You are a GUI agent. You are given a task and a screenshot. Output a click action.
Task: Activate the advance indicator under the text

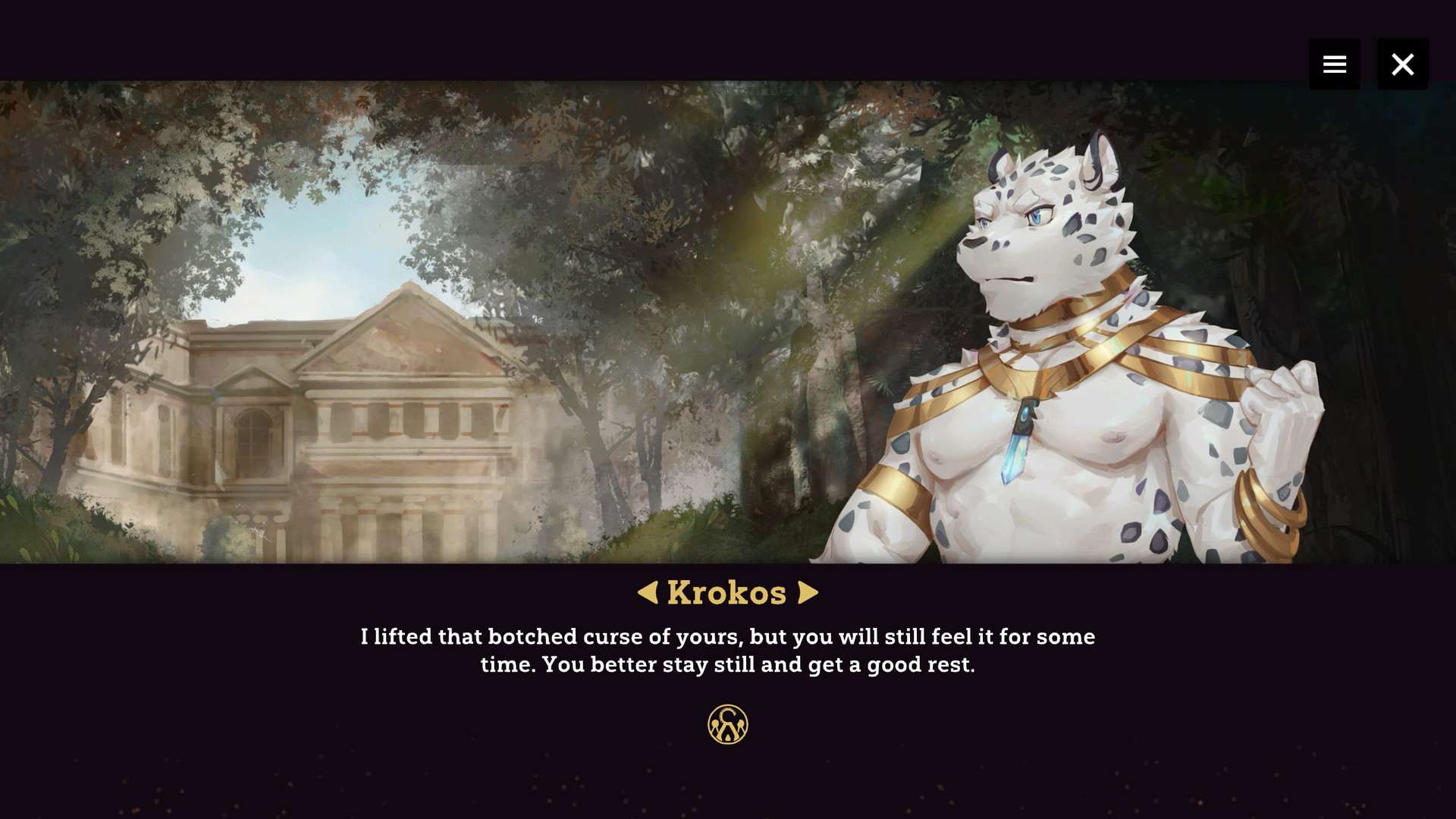click(x=726, y=723)
